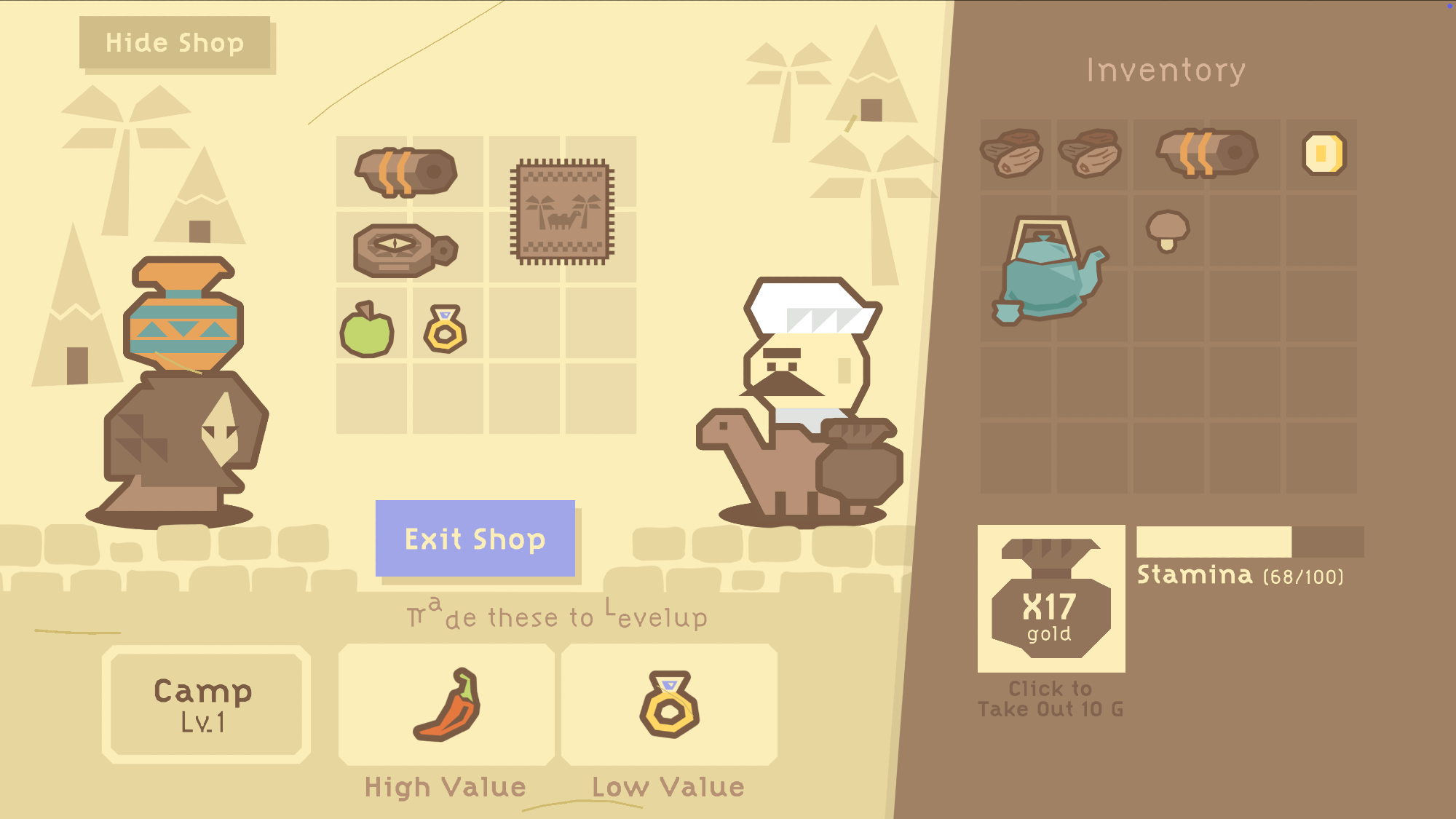
Task: Click the Low Value ring tile
Action: pyautogui.click(x=669, y=705)
